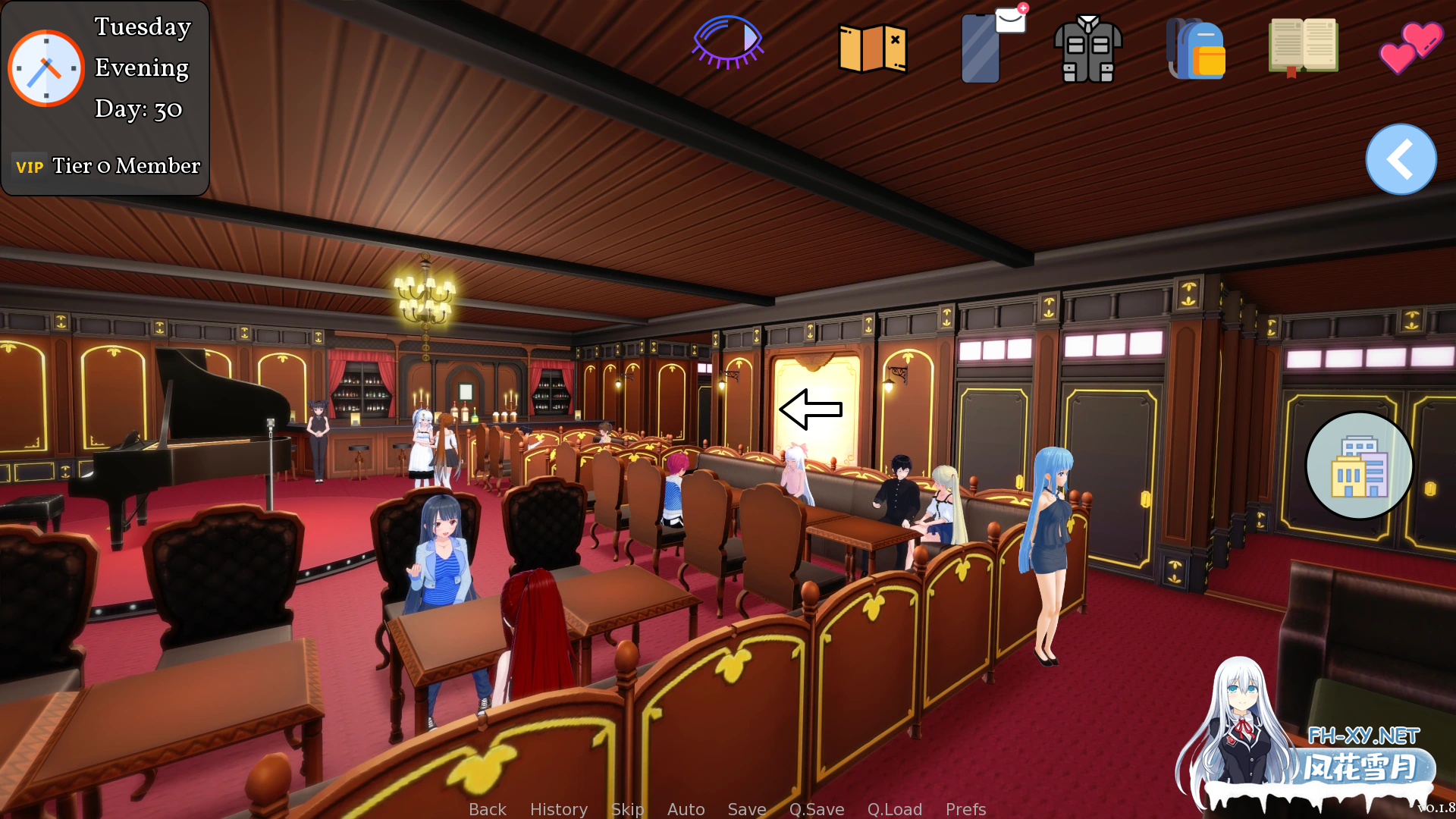Enable Auto mode from the bottom menu
Screen dimensions: 1456x819
pos(686,809)
